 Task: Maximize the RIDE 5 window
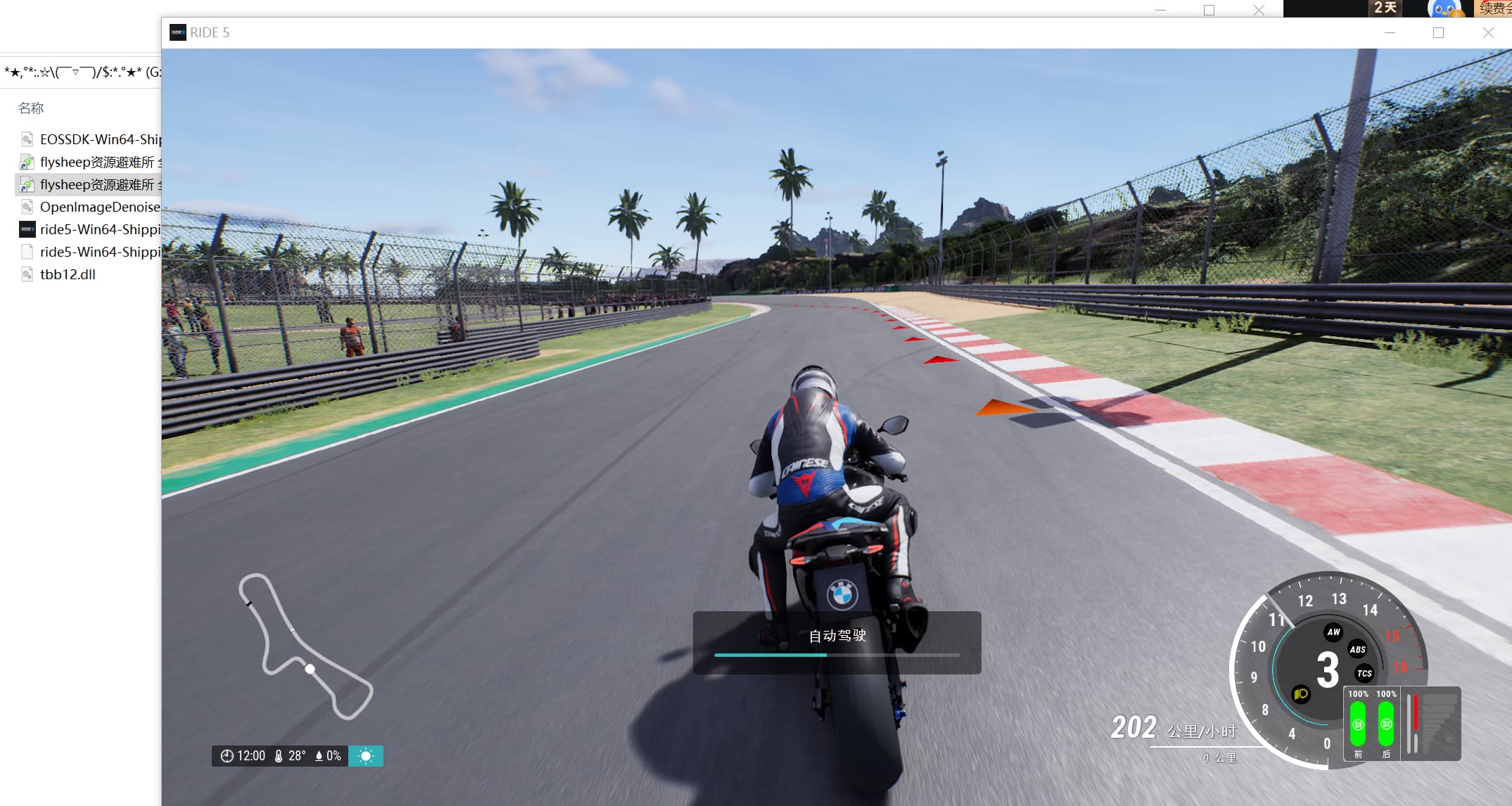pos(1438,32)
